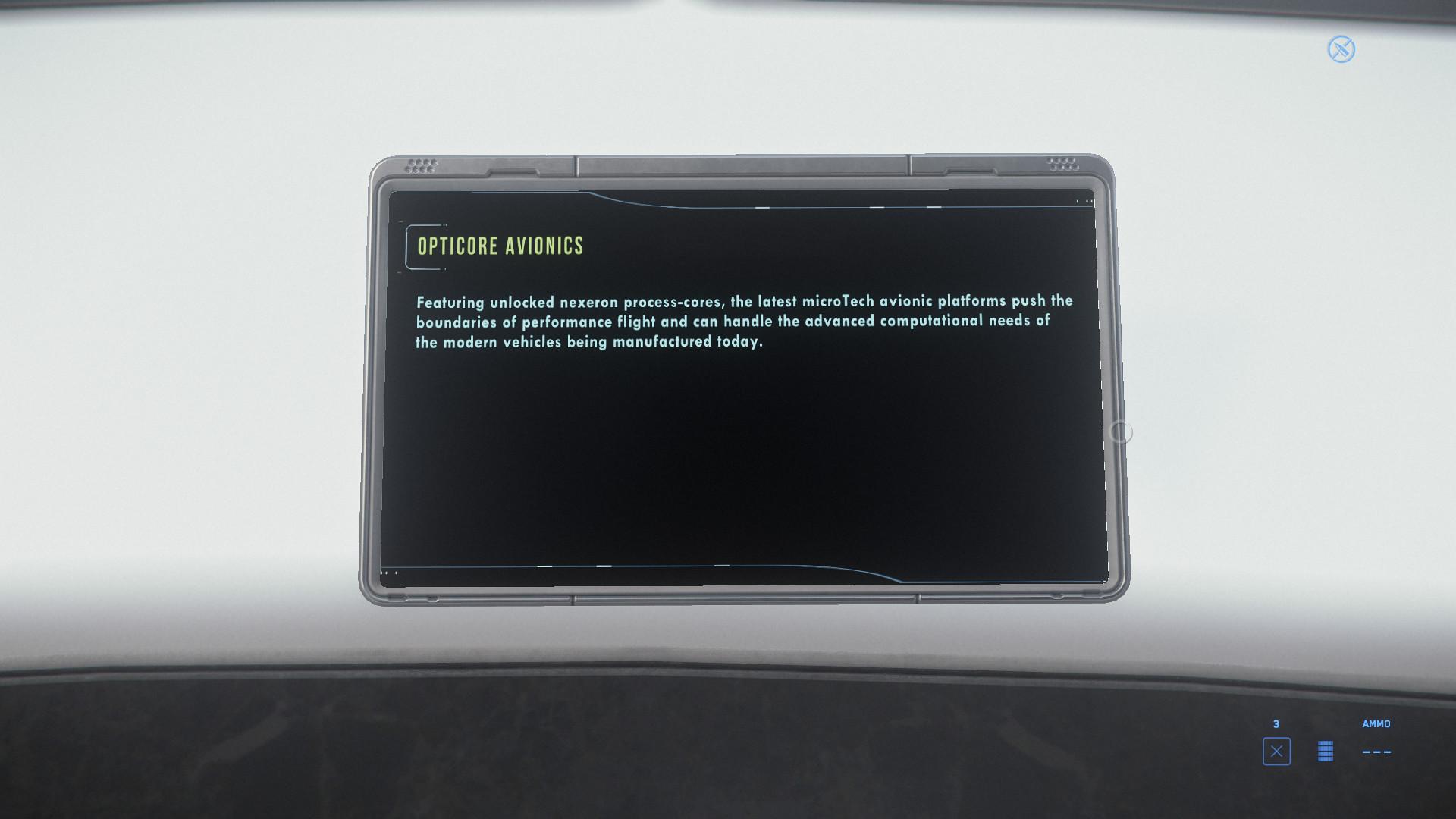Click the microTech description paragraph
The width and height of the screenshot is (1456, 819).
(743, 322)
